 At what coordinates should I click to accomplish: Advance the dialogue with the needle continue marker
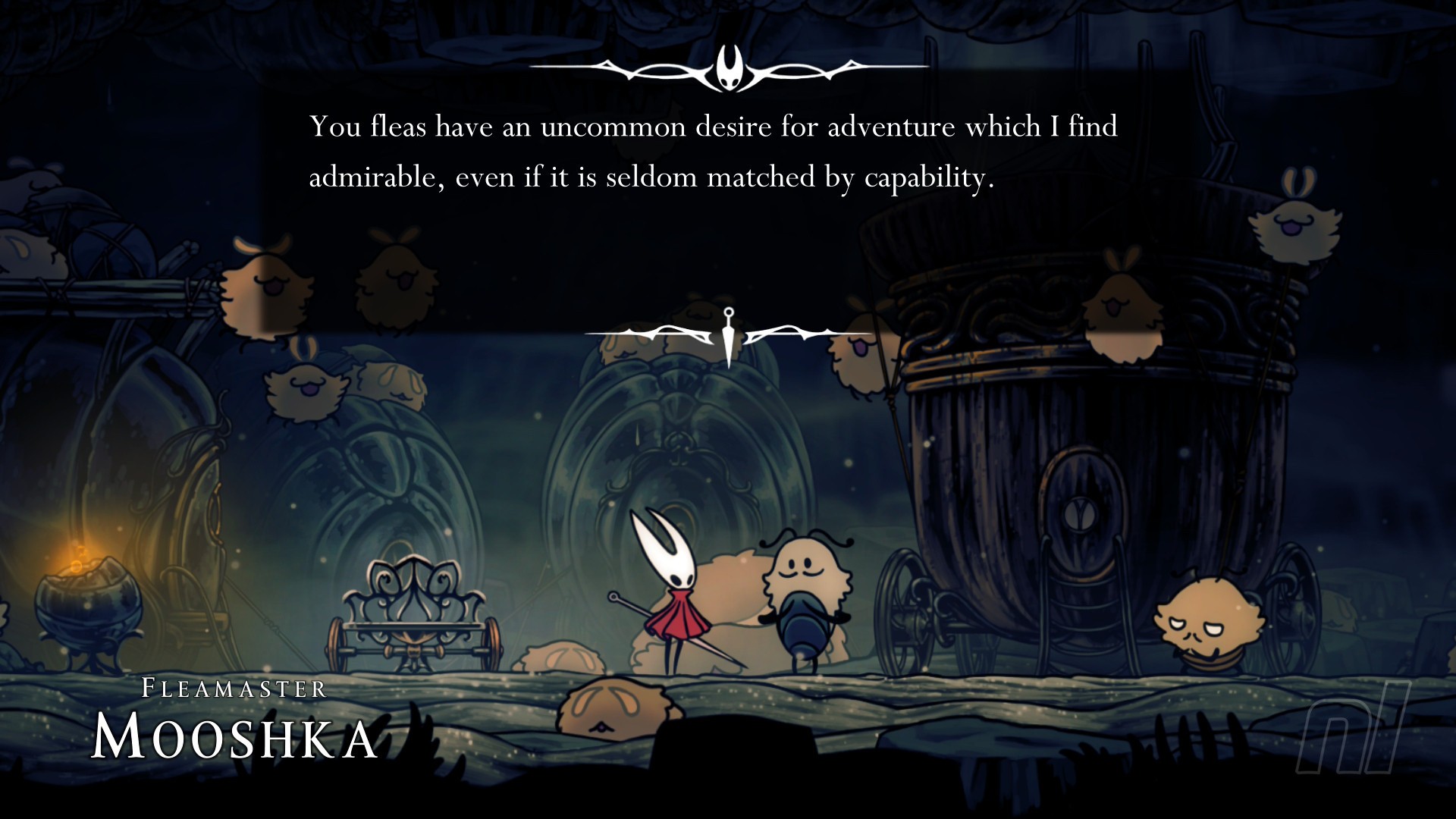pyautogui.click(x=729, y=334)
